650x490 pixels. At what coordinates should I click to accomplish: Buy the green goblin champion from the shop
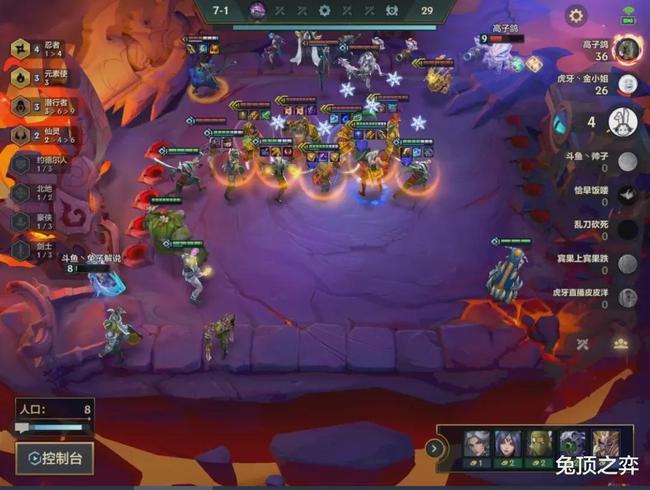tap(541, 447)
